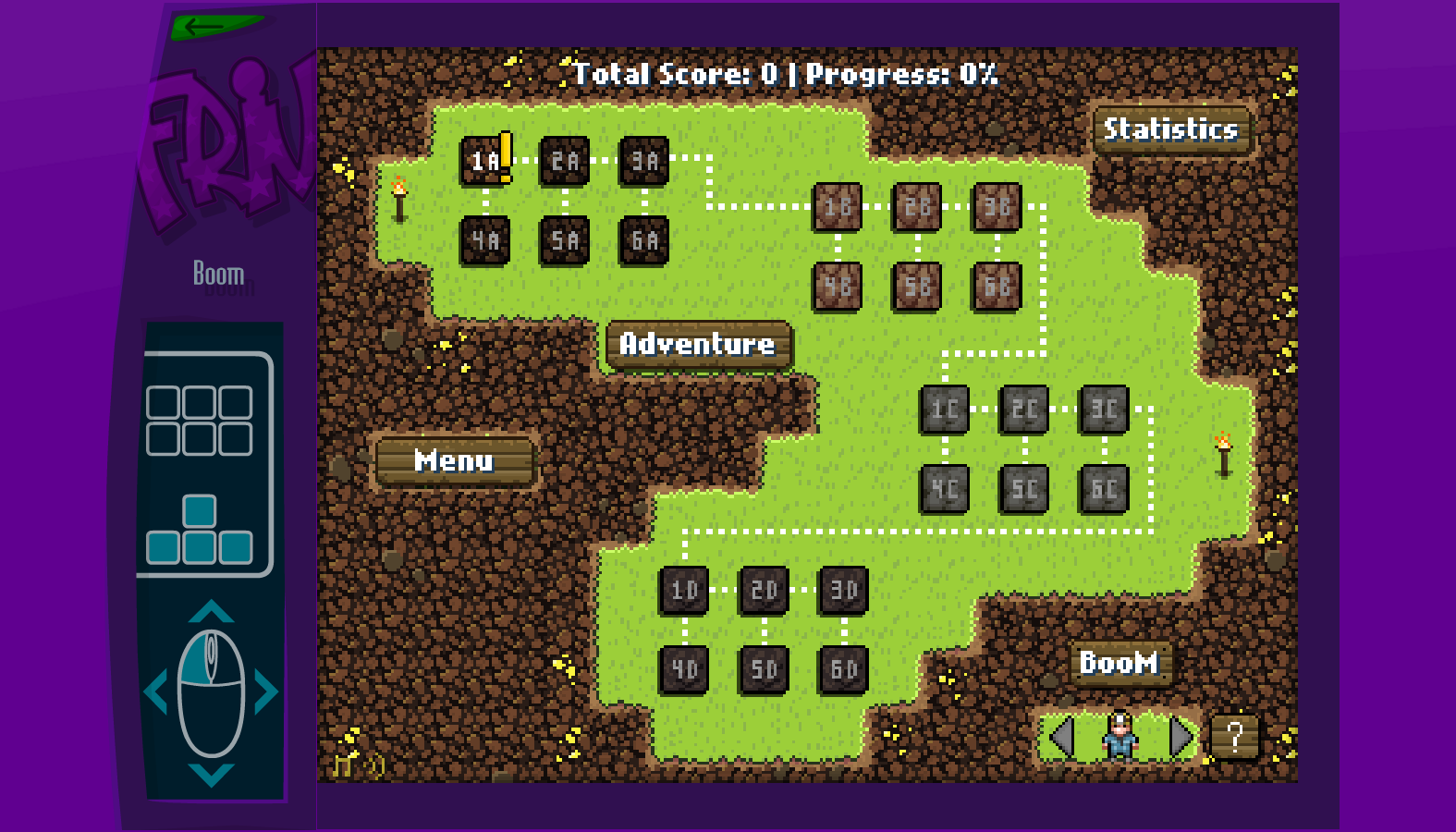Open the Menu sign
Viewport: 1456px width, 832px height.
tap(454, 461)
